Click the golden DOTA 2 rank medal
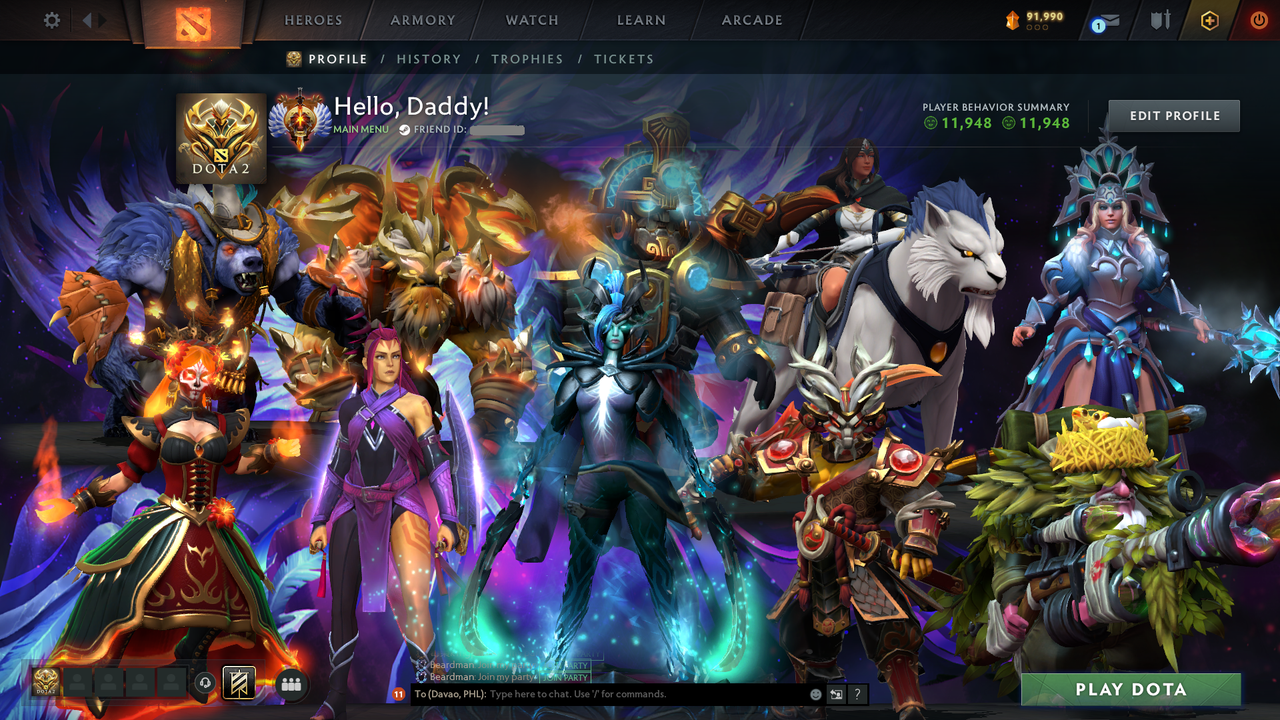Viewport: 1280px width, 720px height. pos(221,138)
